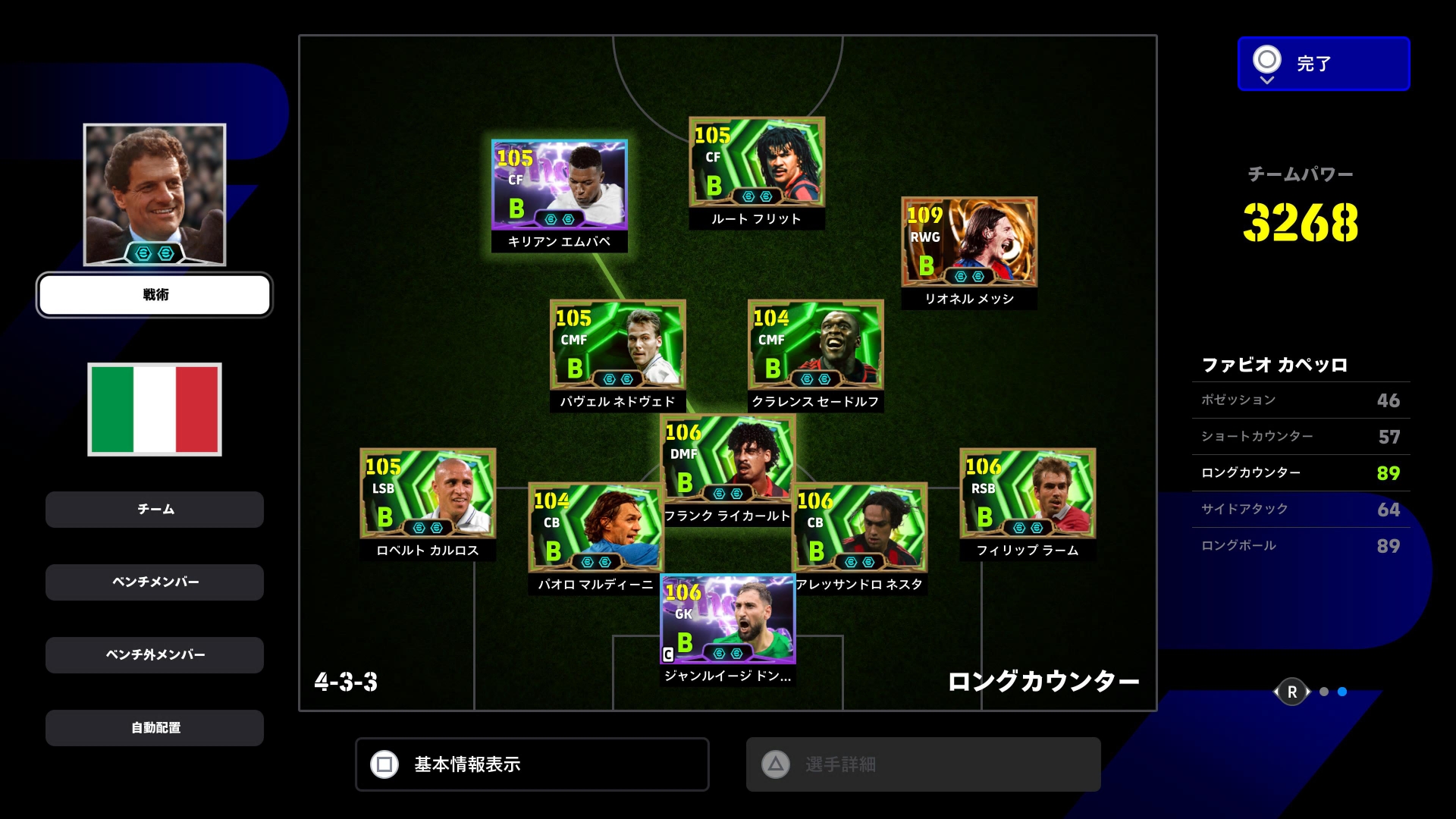
Task: Open the 戦術 tactics button
Action: [155, 295]
